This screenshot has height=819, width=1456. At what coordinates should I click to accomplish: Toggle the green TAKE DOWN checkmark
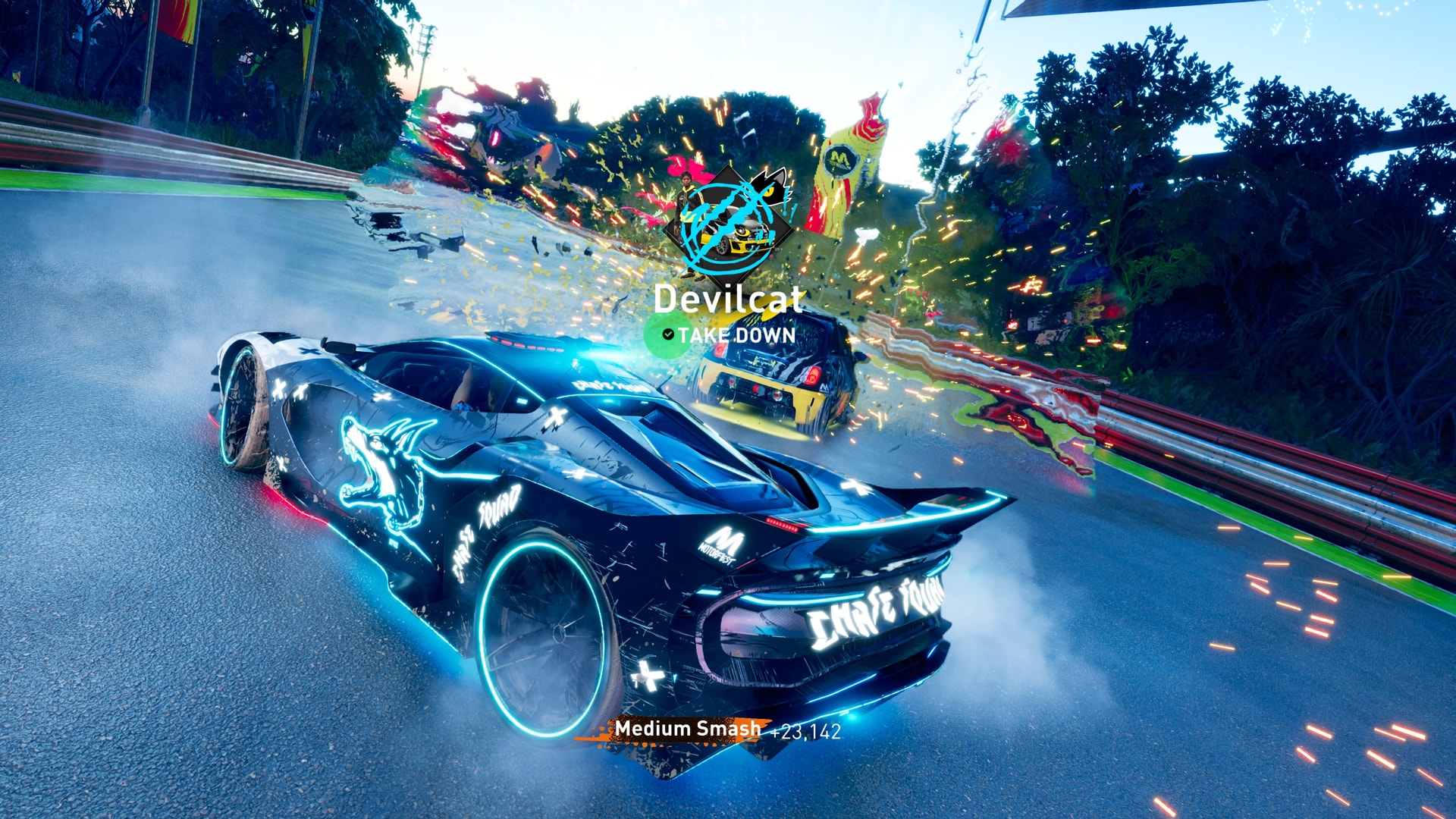667,335
